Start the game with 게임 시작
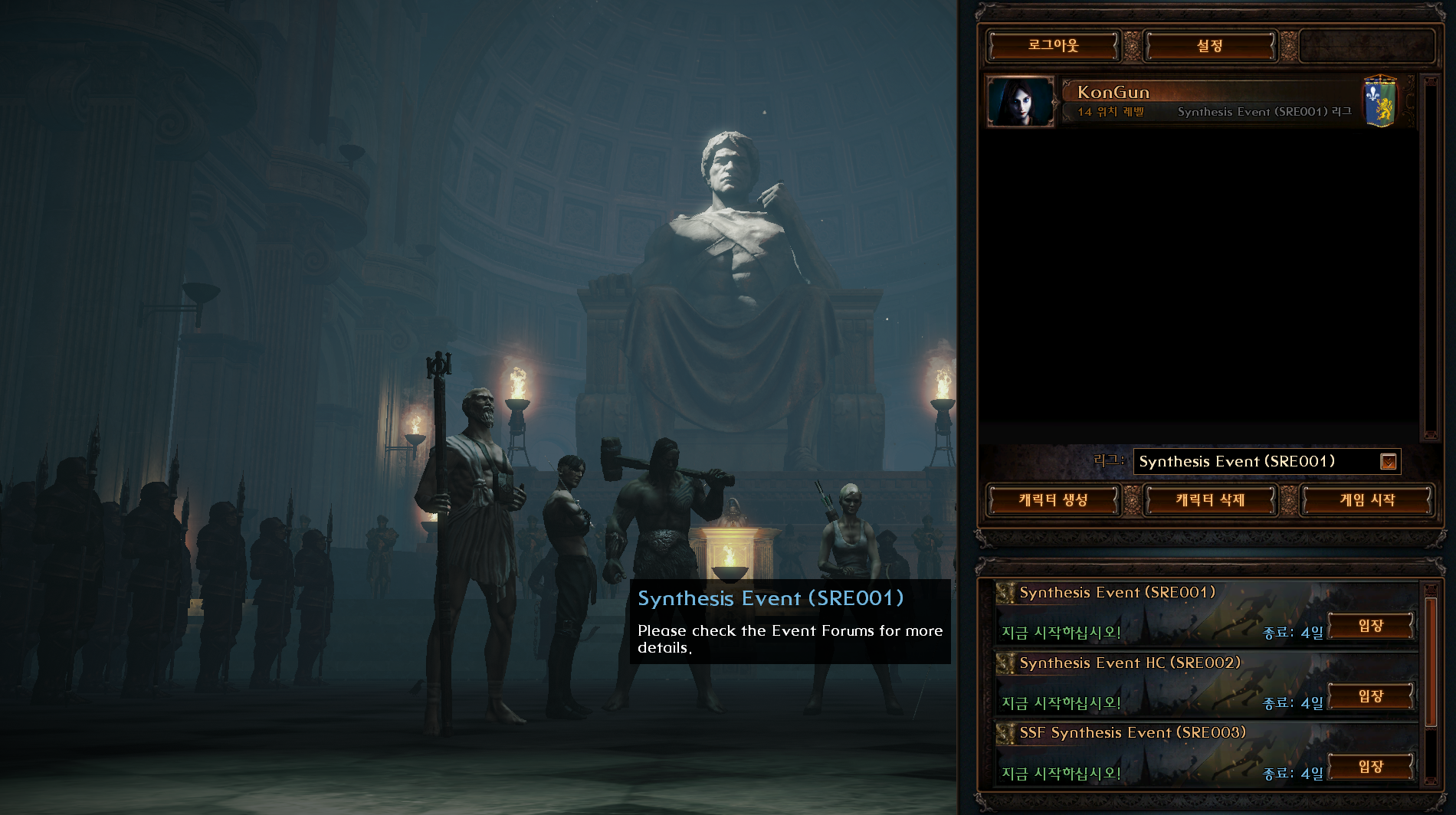The height and width of the screenshot is (815, 1456). tap(1367, 500)
